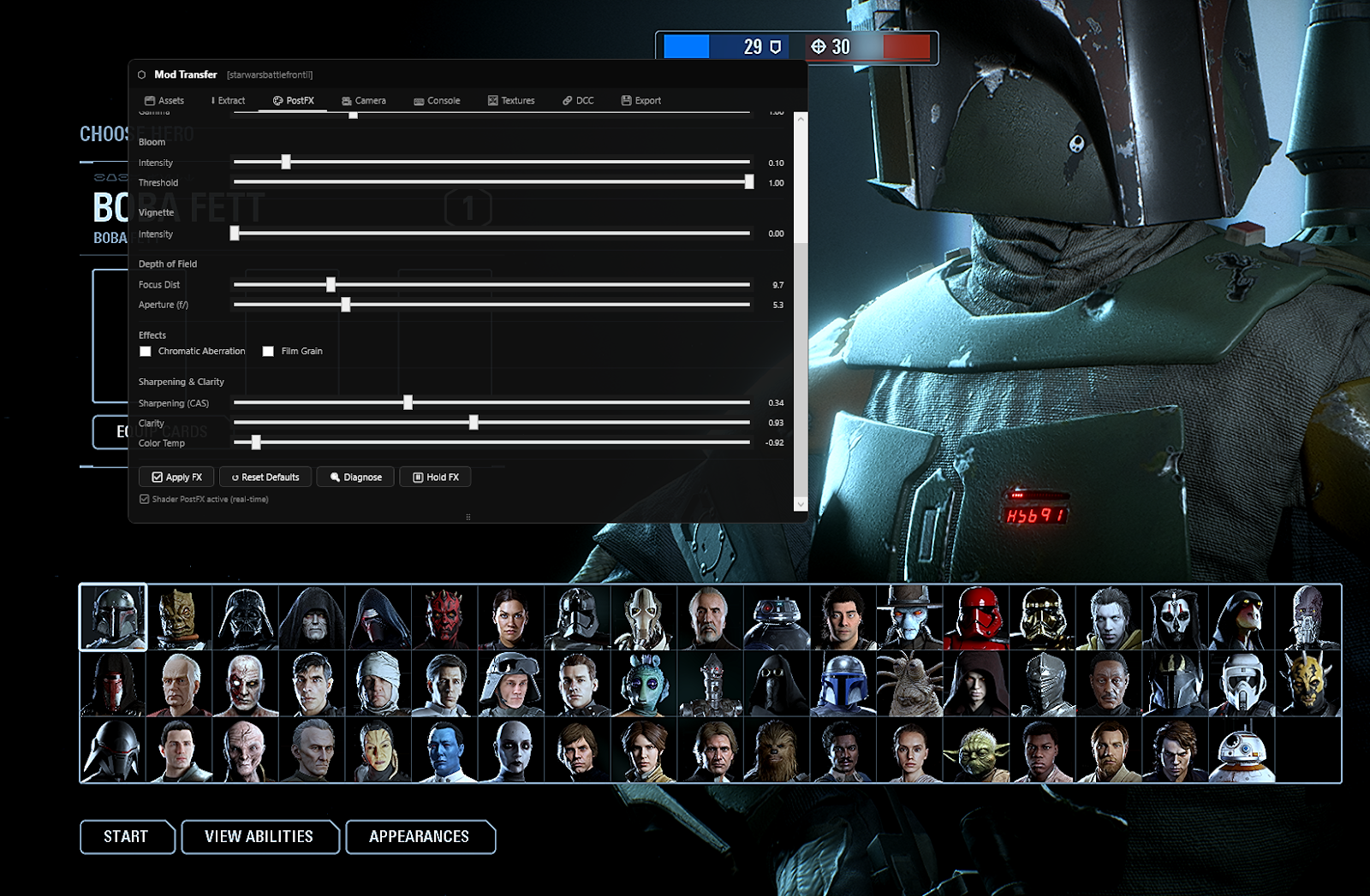Open the Console keyboard icon
This screenshot has height=896, width=1370.
(417, 100)
